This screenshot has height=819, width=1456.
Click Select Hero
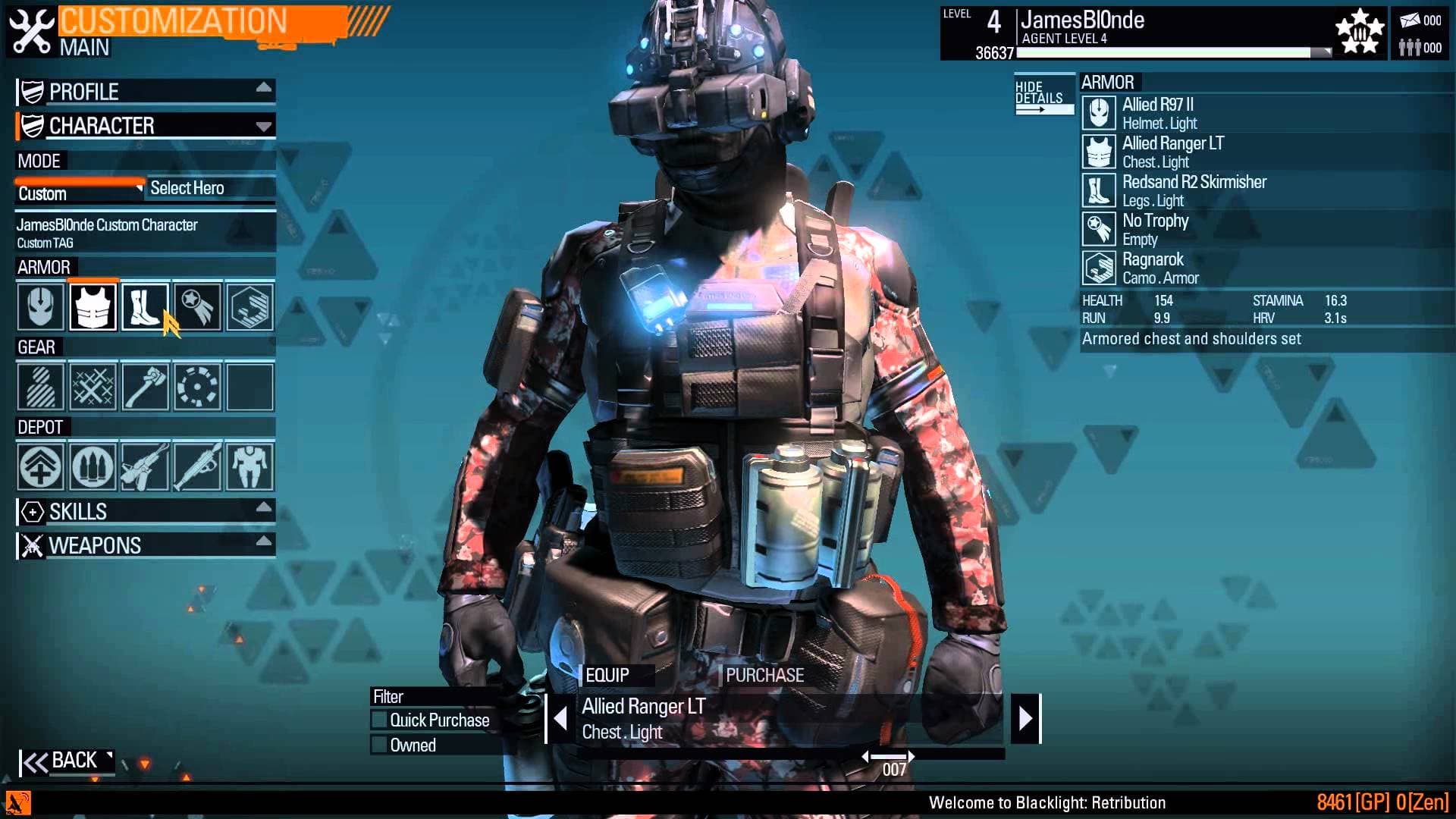pyautogui.click(x=187, y=187)
